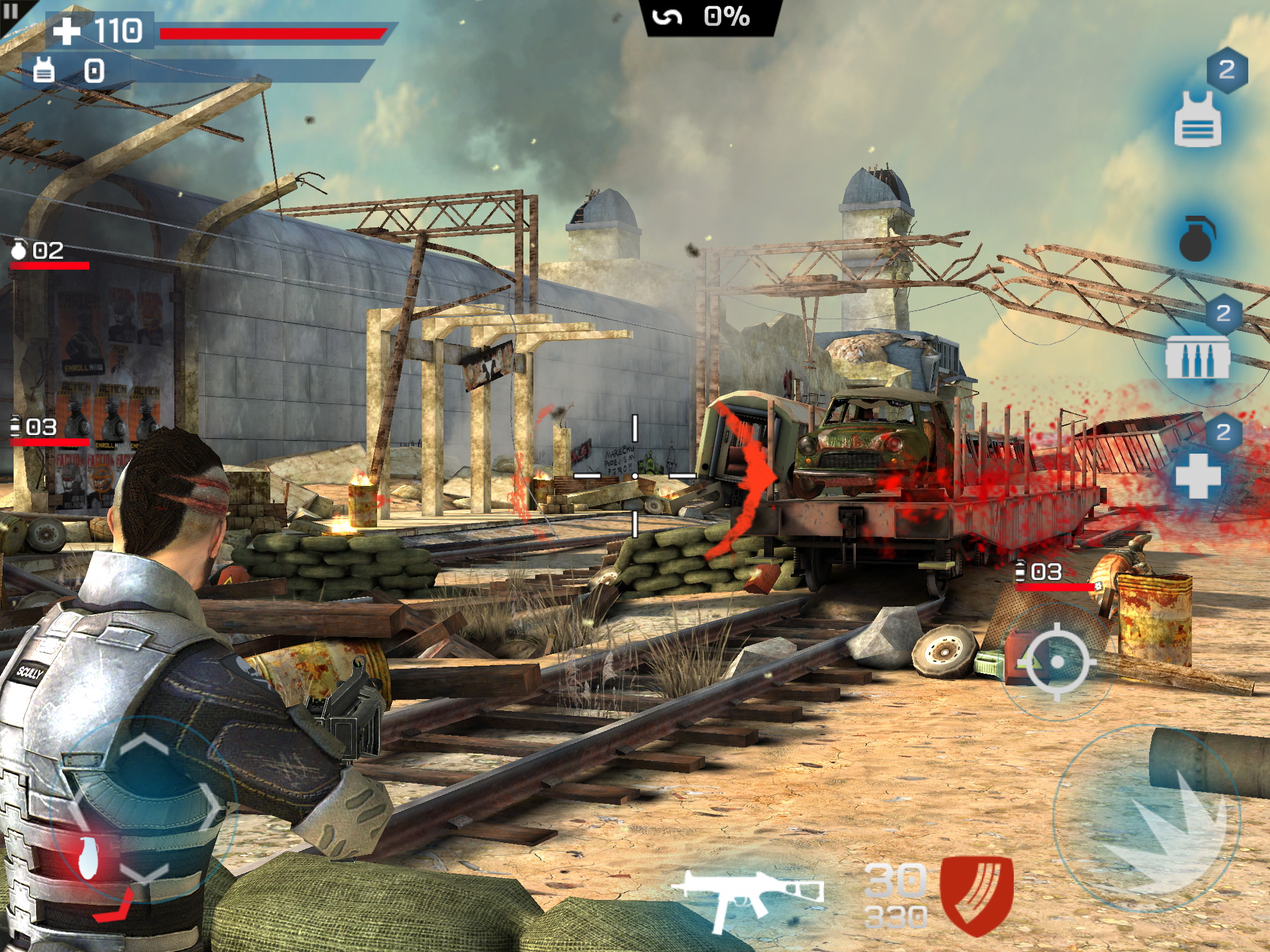Tap the crosshair aim button
1270x952 pixels.
[x=1058, y=662]
